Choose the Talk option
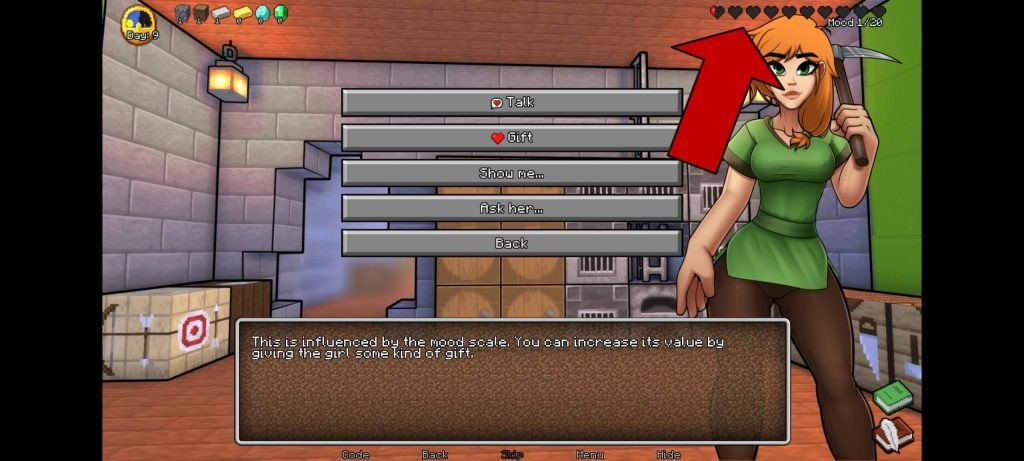1024x461 pixels. click(511, 102)
